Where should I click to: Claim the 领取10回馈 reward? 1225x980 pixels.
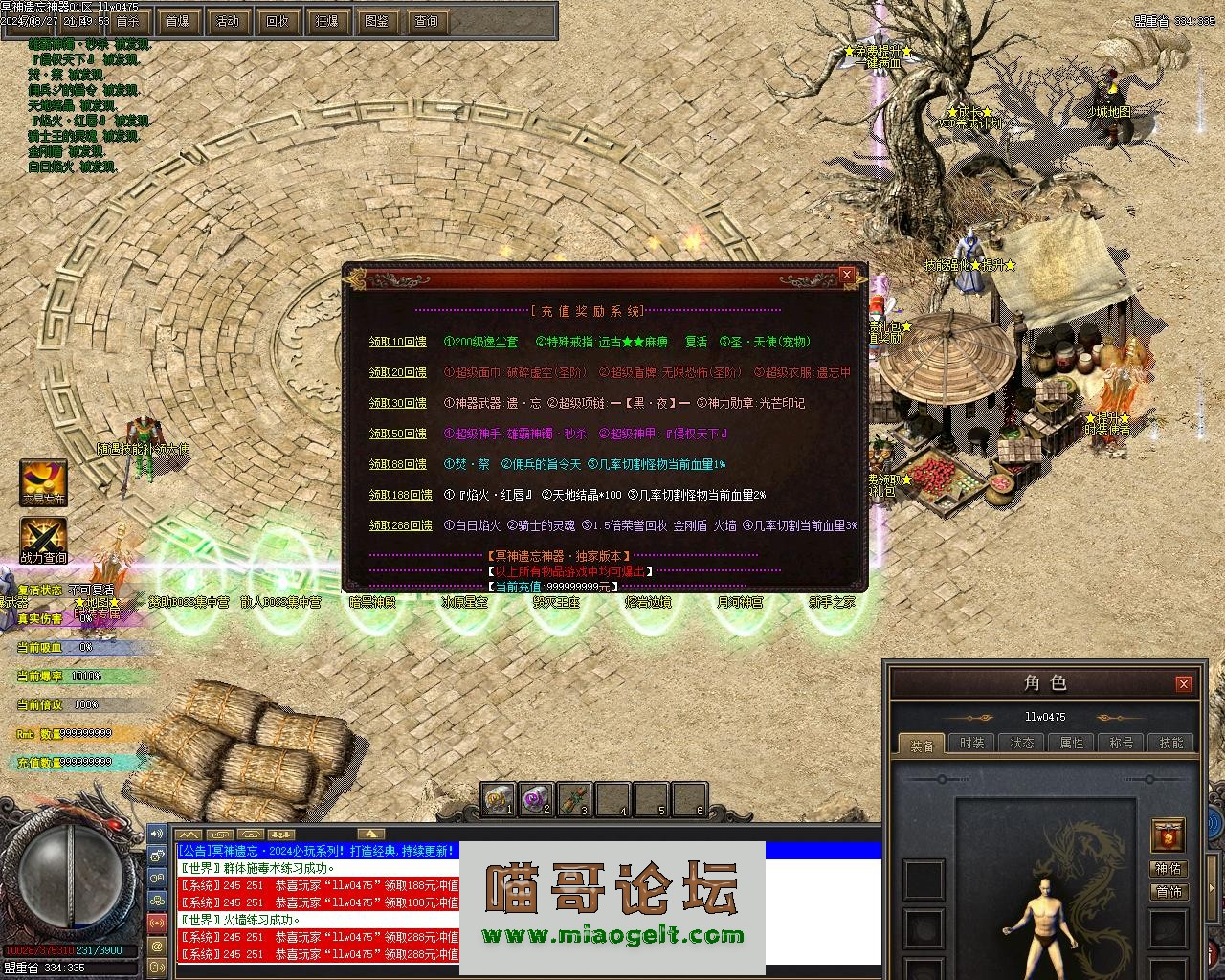coord(397,342)
